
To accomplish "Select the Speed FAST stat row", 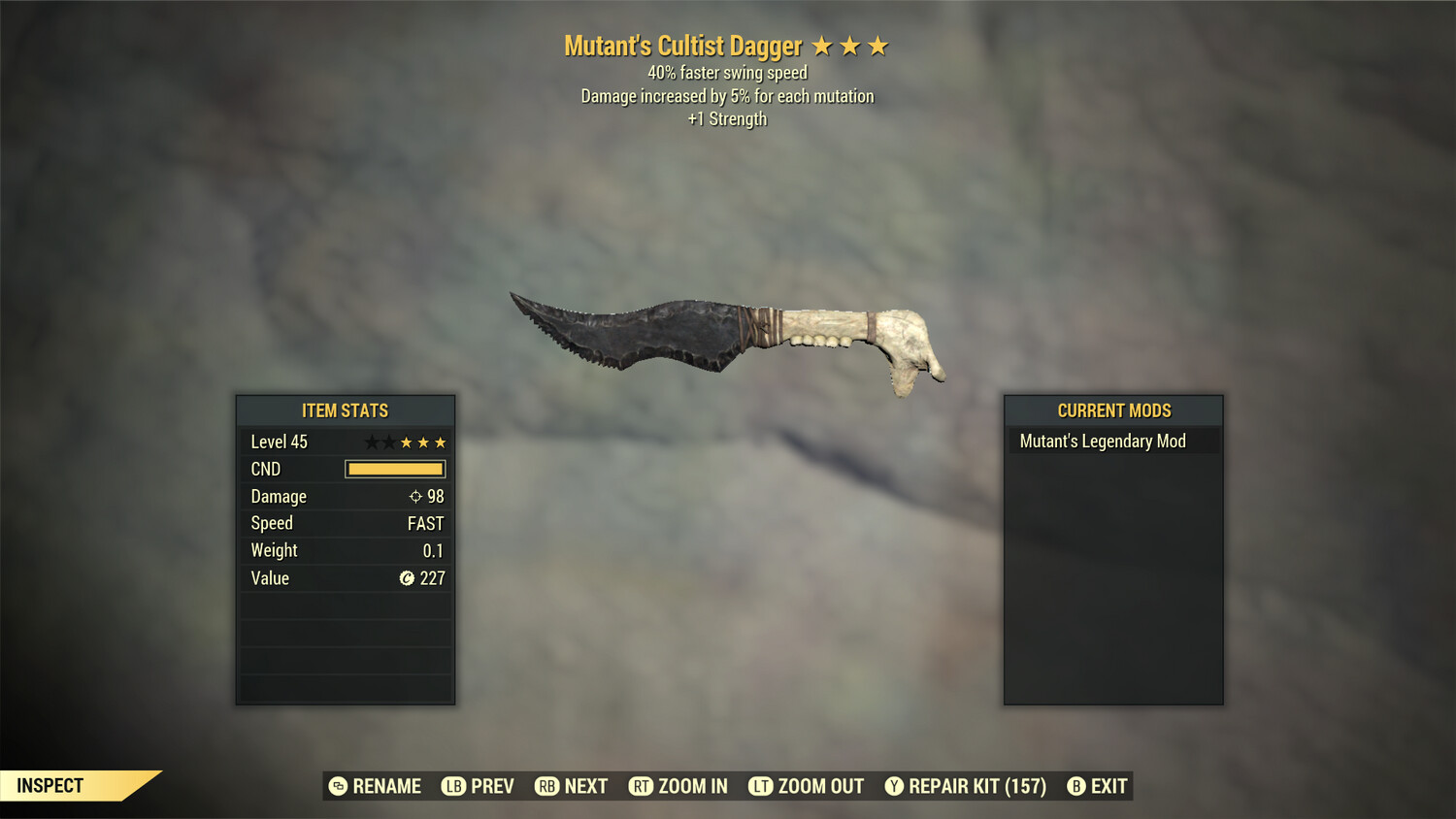I will tap(346, 523).
